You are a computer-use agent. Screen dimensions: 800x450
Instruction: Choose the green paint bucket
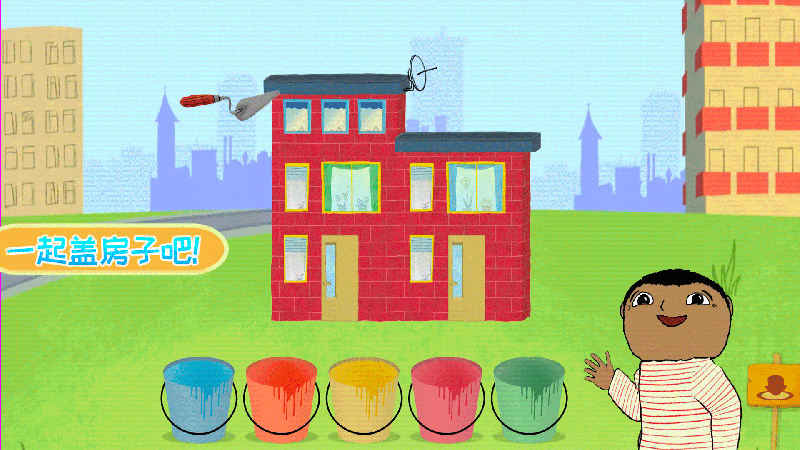point(528,399)
